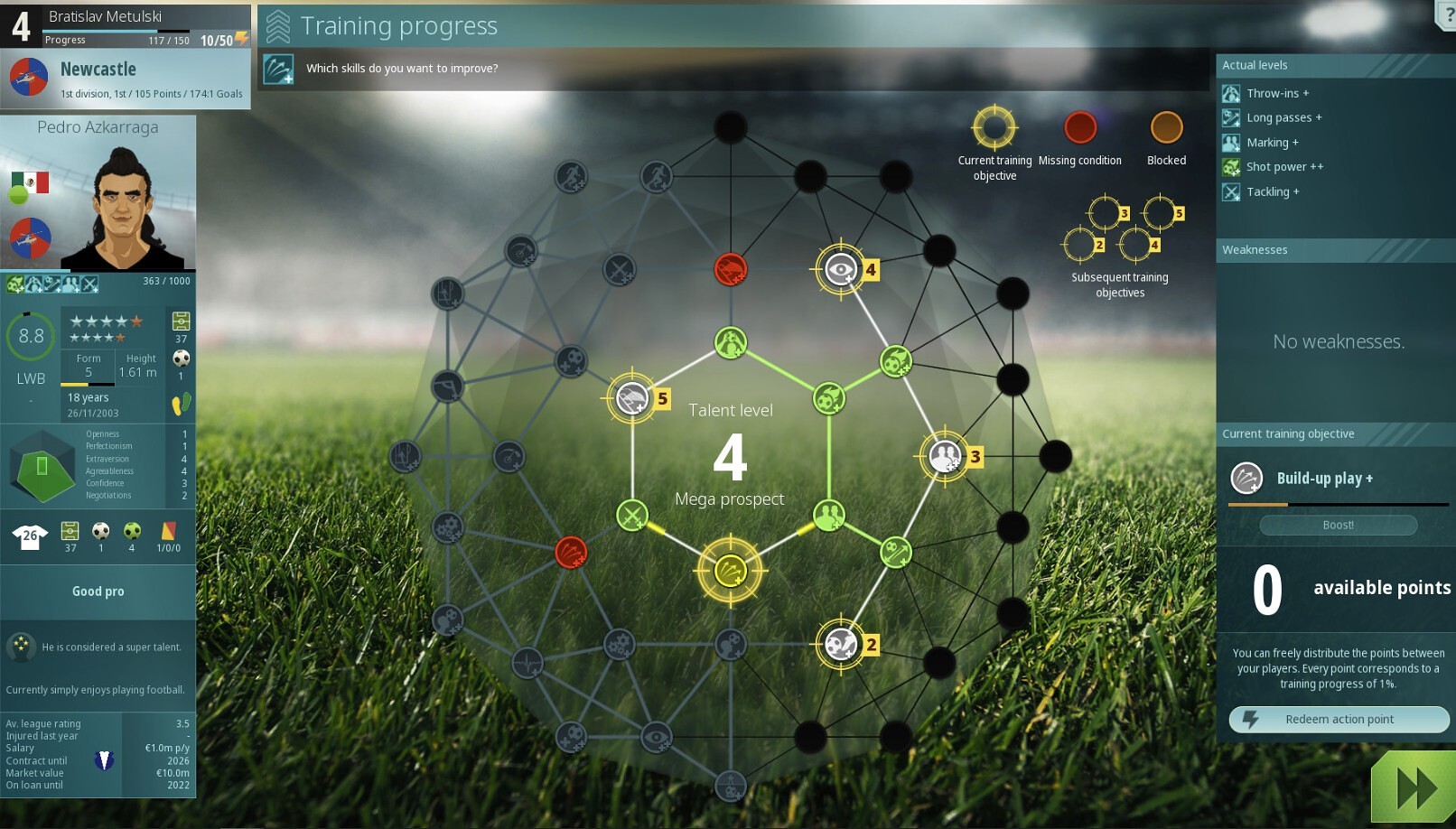The width and height of the screenshot is (1456, 829).
Task: Select the skill node numbered 5
Action: point(632,398)
